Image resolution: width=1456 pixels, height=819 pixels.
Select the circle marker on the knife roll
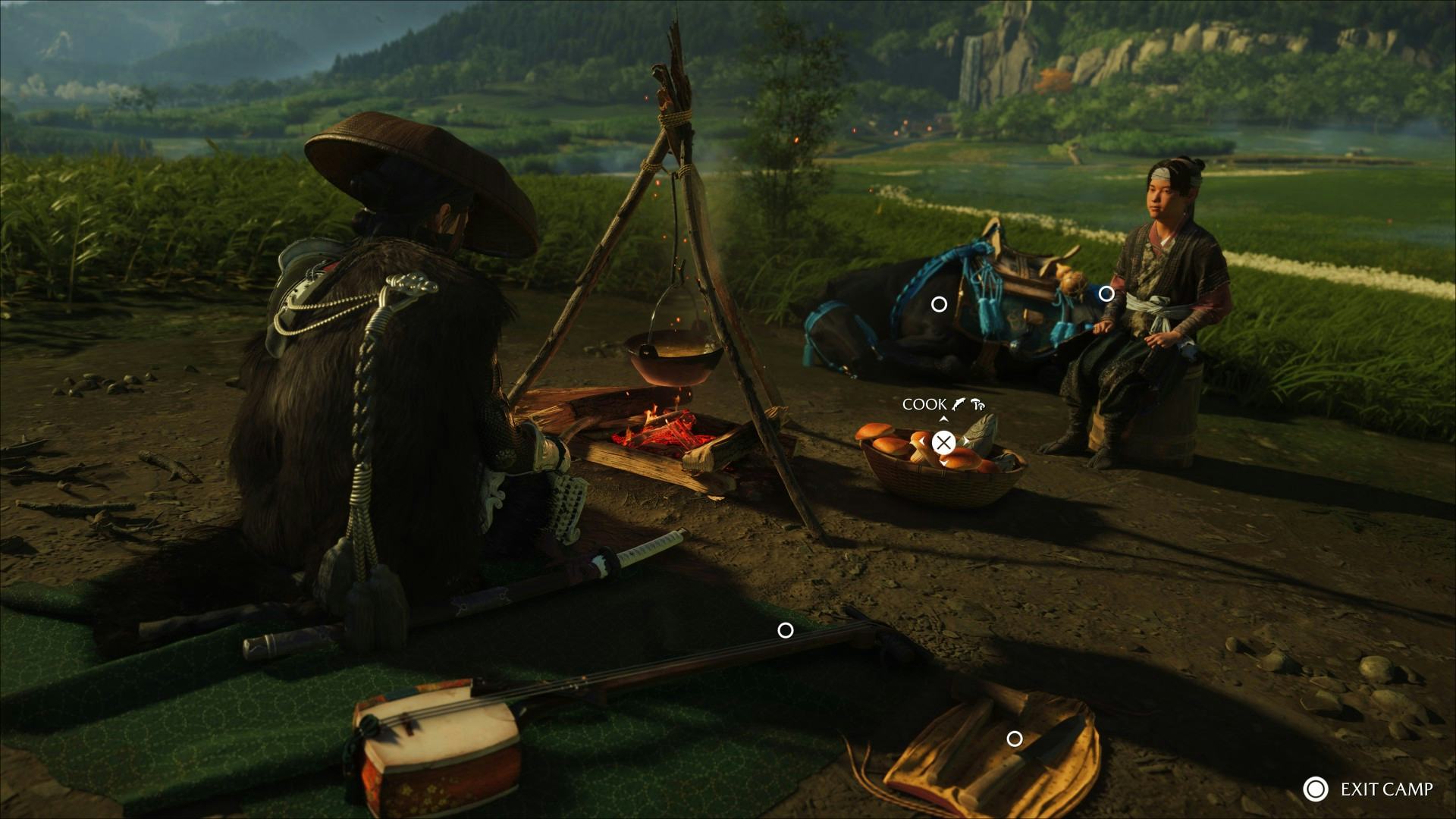click(x=1014, y=739)
